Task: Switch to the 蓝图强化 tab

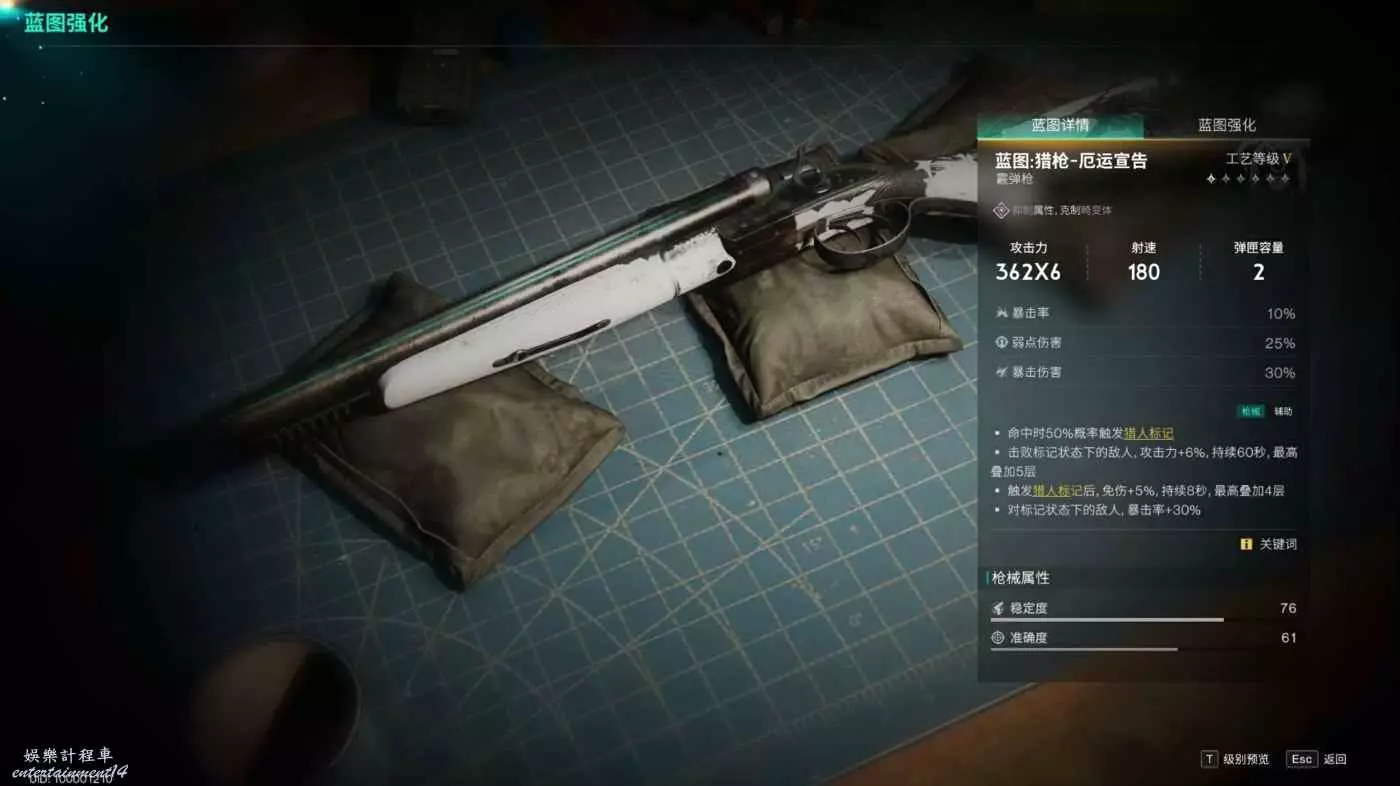Action: click(x=1226, y=125)
